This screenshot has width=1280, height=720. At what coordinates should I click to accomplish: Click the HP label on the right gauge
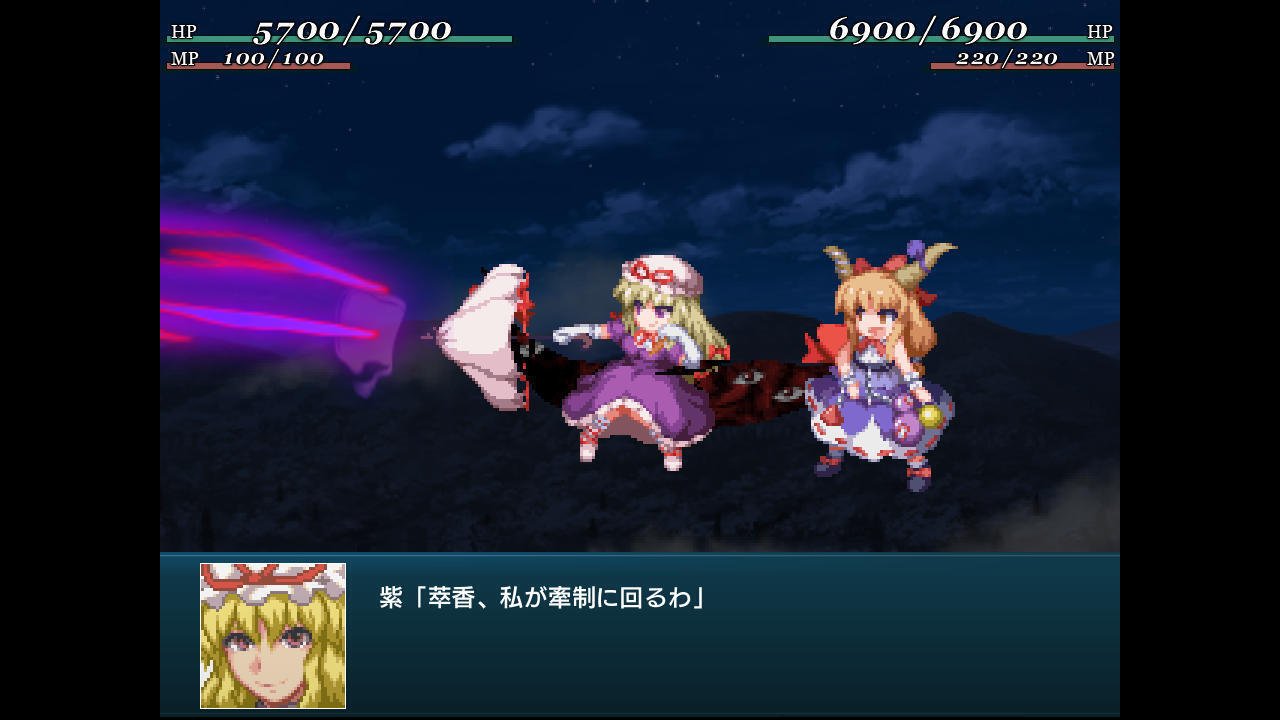tap(1102, 31)
